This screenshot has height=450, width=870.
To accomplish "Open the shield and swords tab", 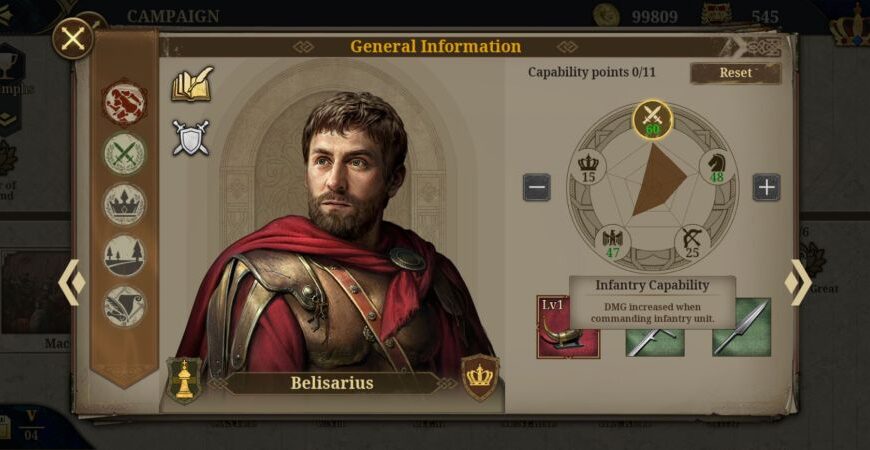I will 190,139.
